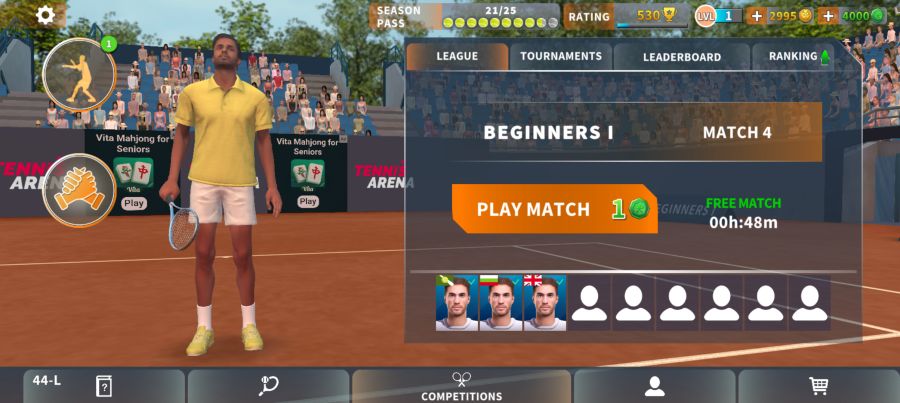Viewport: 900px width, 403px height.
Task: Add green tennis balls with the plus button
Action: tap(827, 16)
